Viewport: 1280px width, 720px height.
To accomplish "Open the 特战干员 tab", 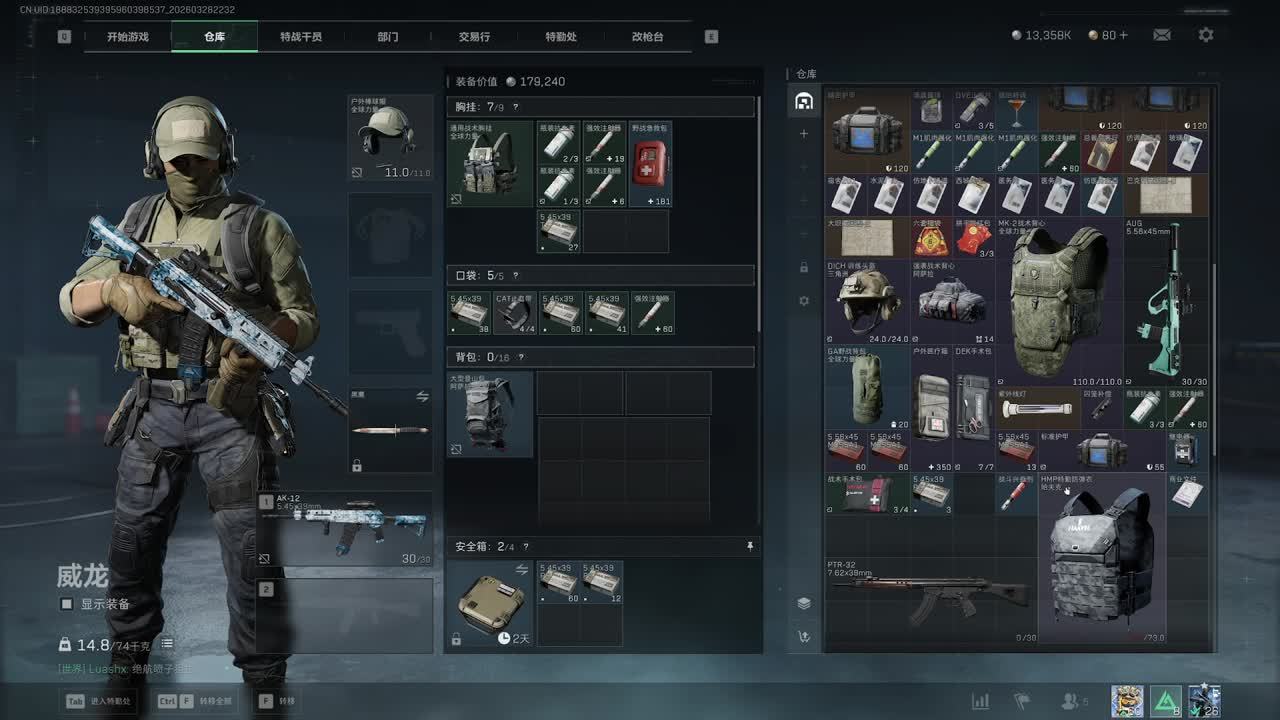I will click(x=301, y=37).
